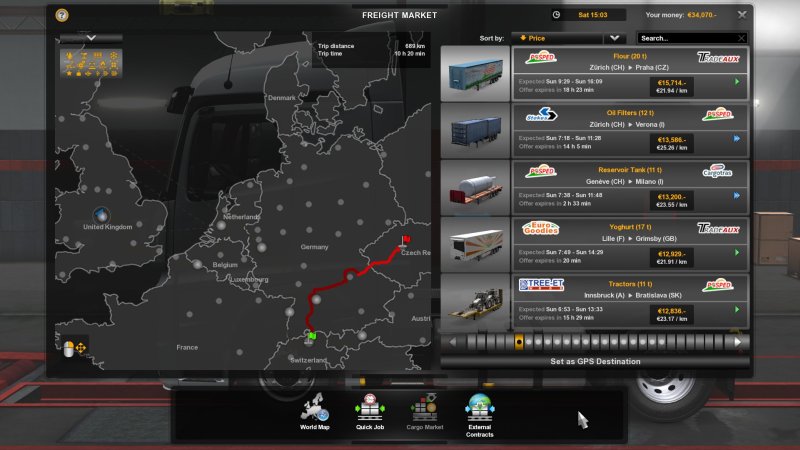Screen dimensions: 800x450
Task: Open the World Map
Action: (315, 414)
